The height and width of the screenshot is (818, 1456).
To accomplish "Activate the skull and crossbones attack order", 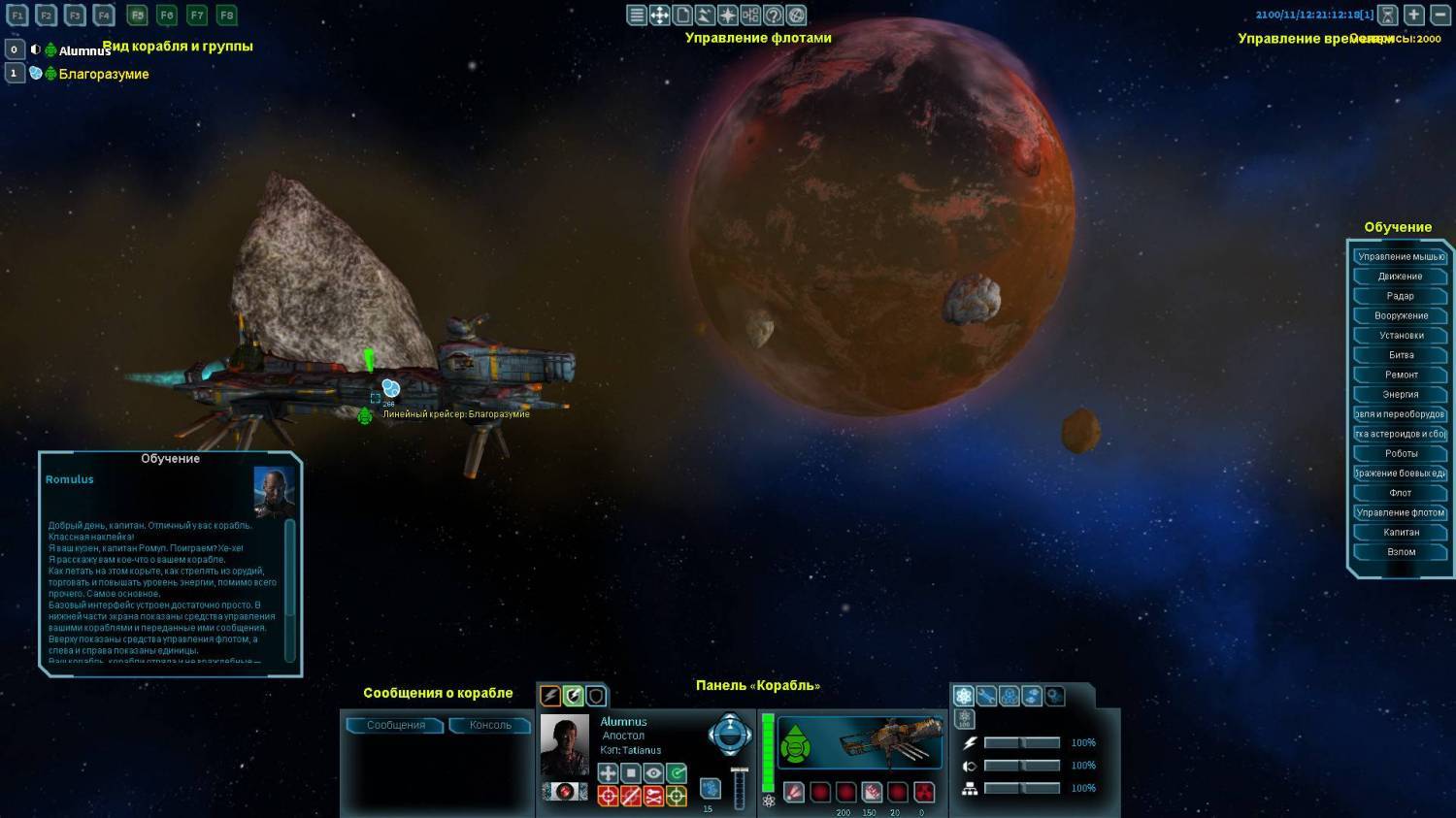I will pyautogui.click(x=653, y=797).
